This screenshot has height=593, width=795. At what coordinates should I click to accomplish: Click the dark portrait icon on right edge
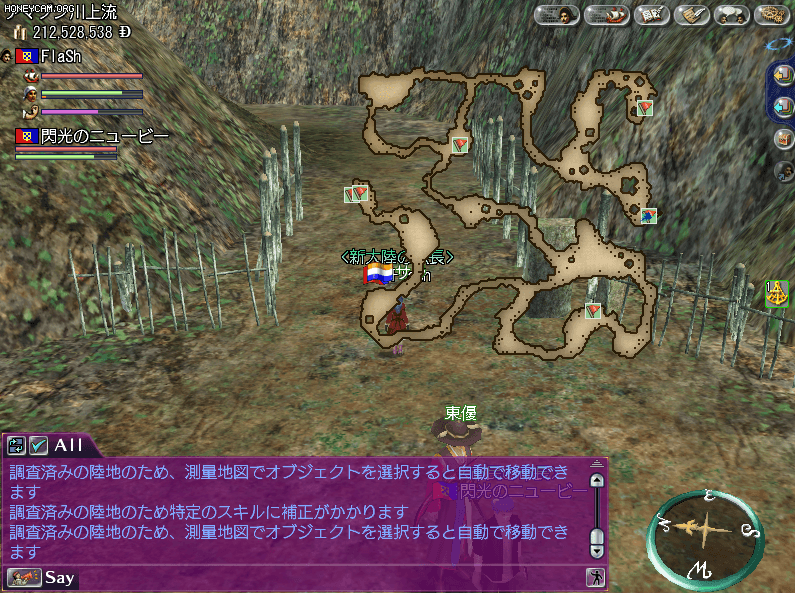(785, 170)
